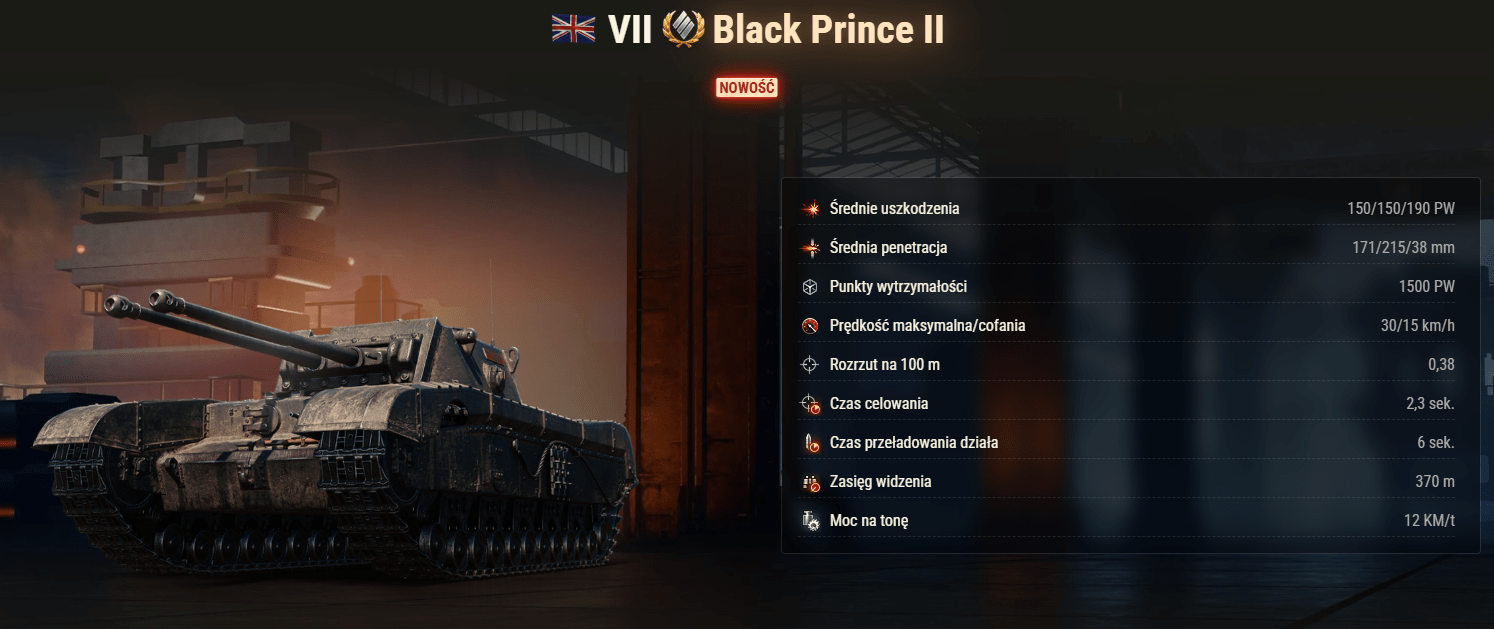This screenshot has height=629, width=1494.
Task: Click the premium tank laurel emblem
Action: [x=684, y=29]
